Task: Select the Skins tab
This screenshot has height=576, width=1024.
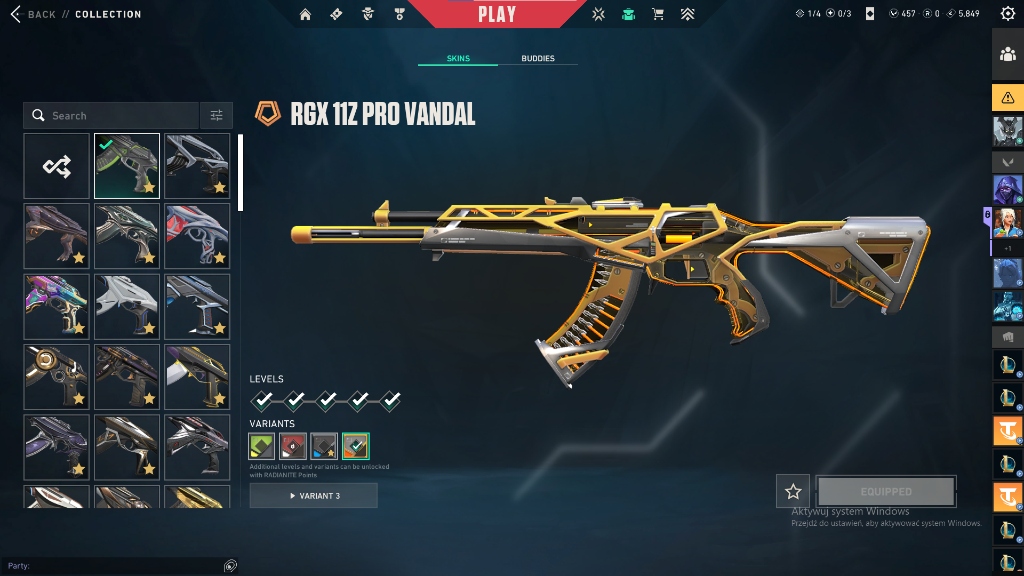Action: (458, 58)
